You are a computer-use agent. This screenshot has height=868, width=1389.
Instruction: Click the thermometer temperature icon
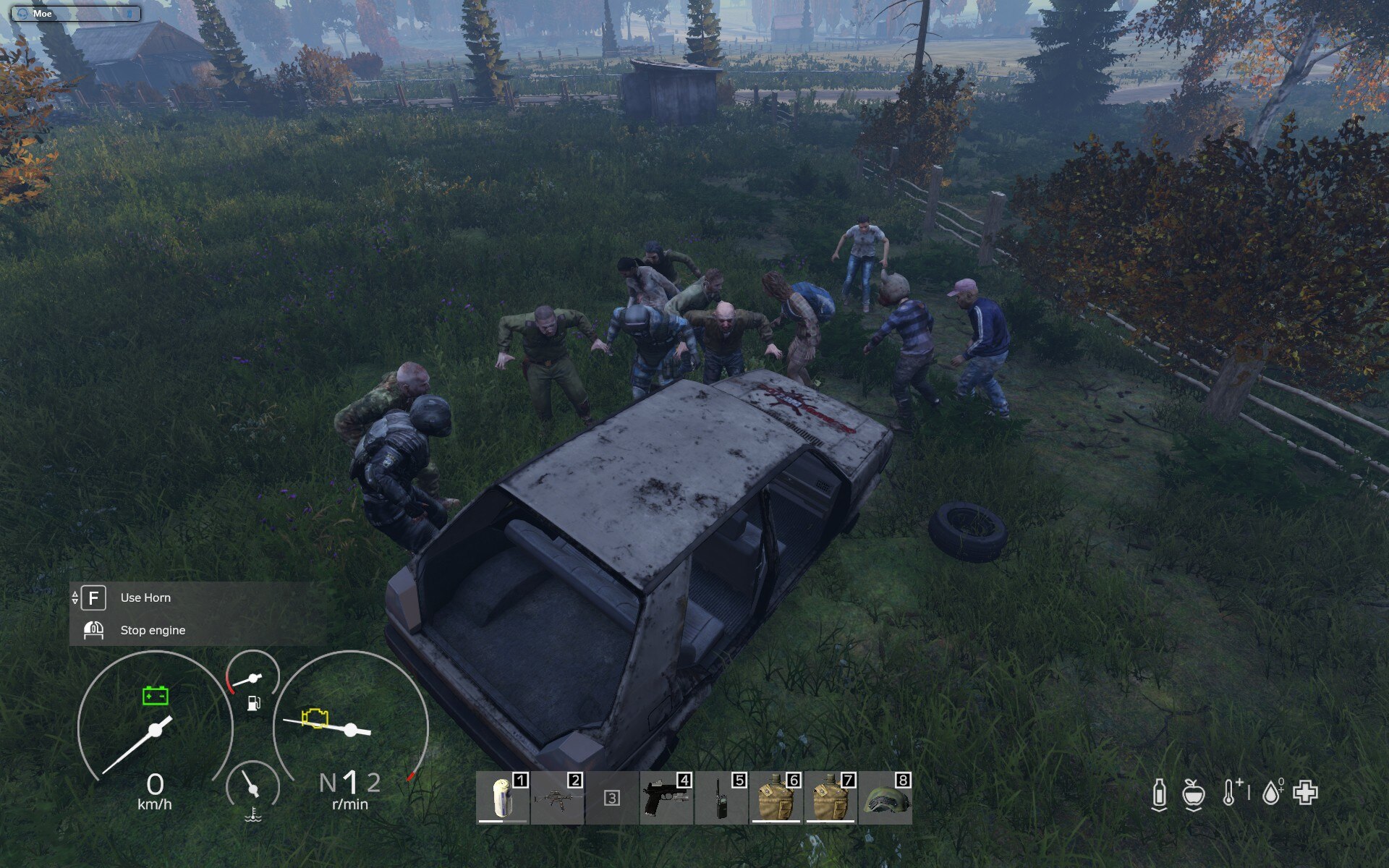(1230, 793)
